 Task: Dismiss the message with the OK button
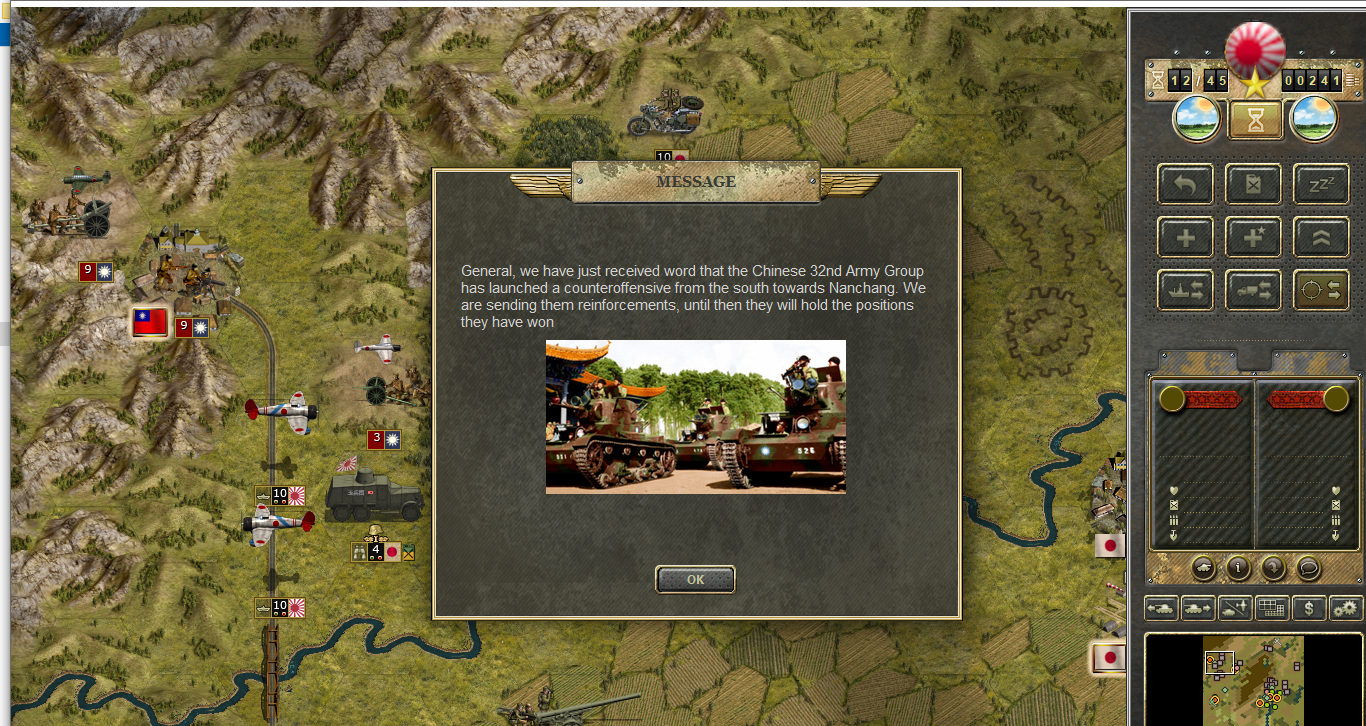(x=695, y=579)
